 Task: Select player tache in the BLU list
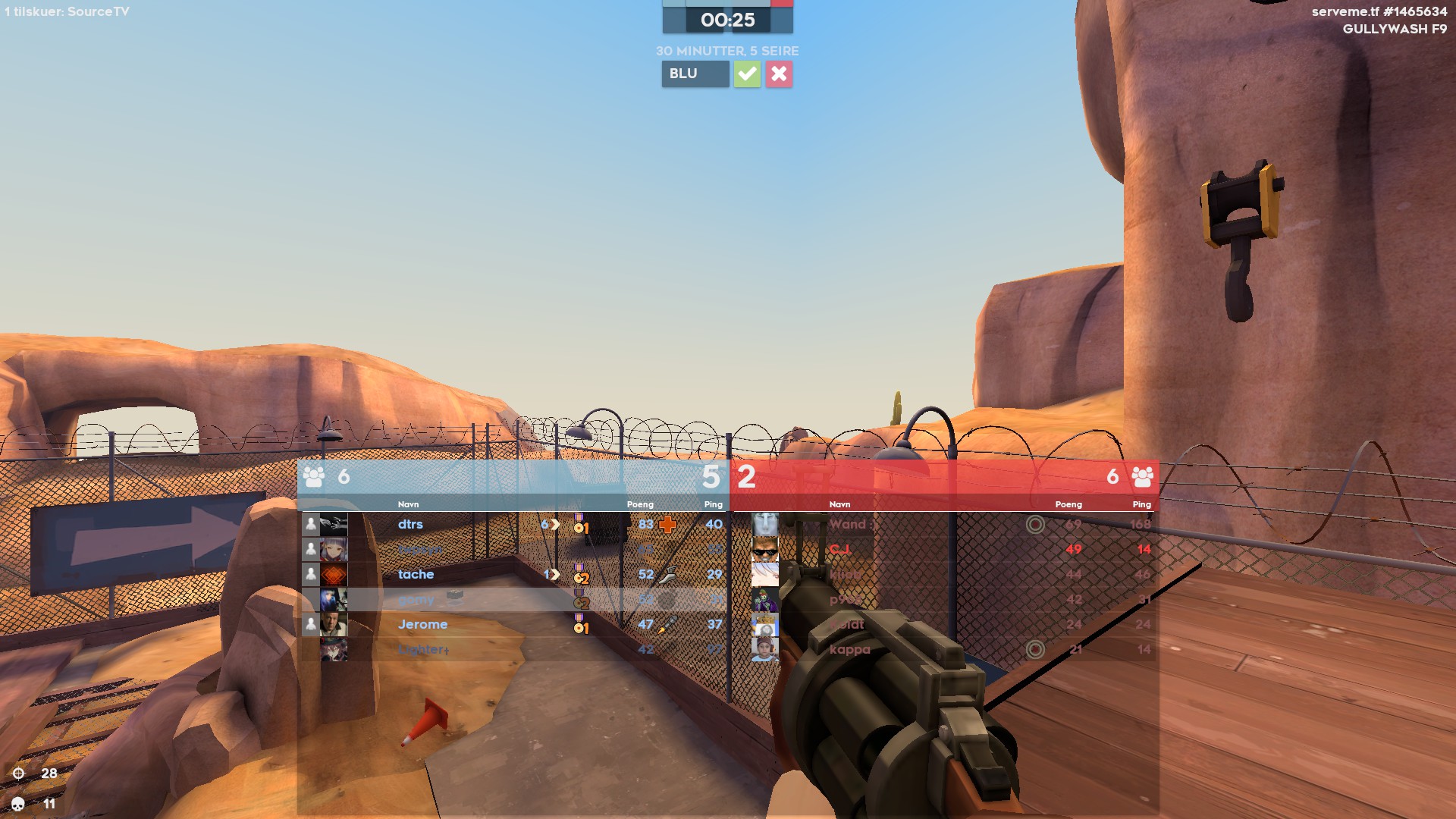click(x=416, y=574)
